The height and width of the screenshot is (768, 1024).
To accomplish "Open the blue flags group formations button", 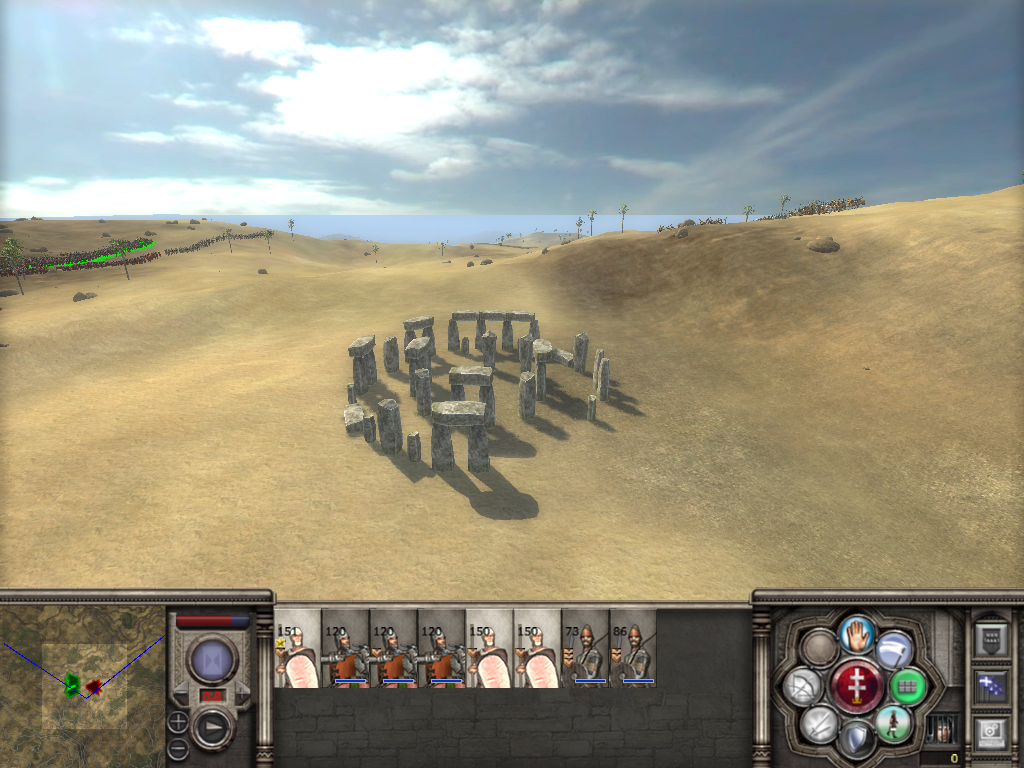I will tap(991, 686).
